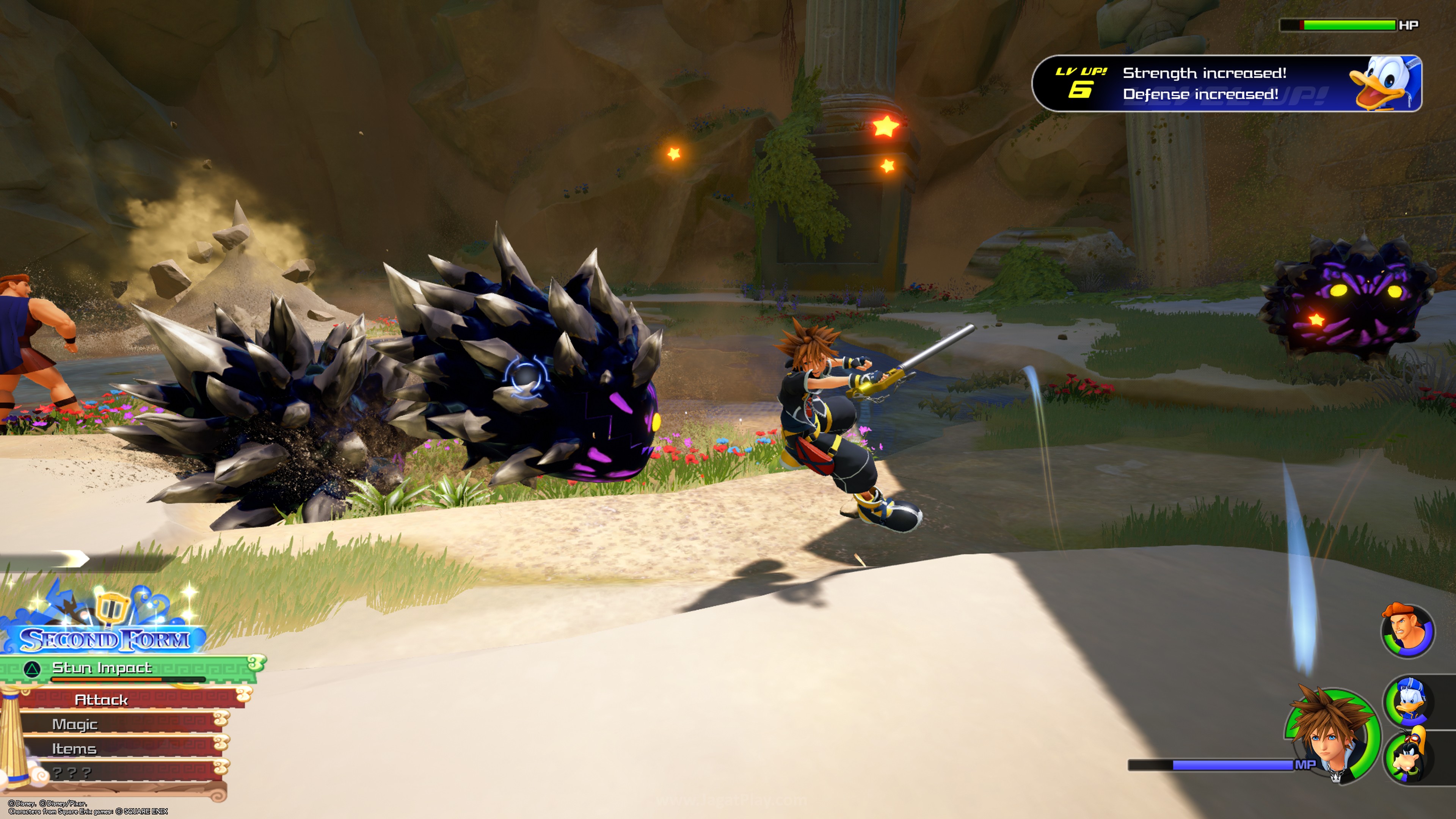
Task: Choose the Items command
Action: coord(74,748)
